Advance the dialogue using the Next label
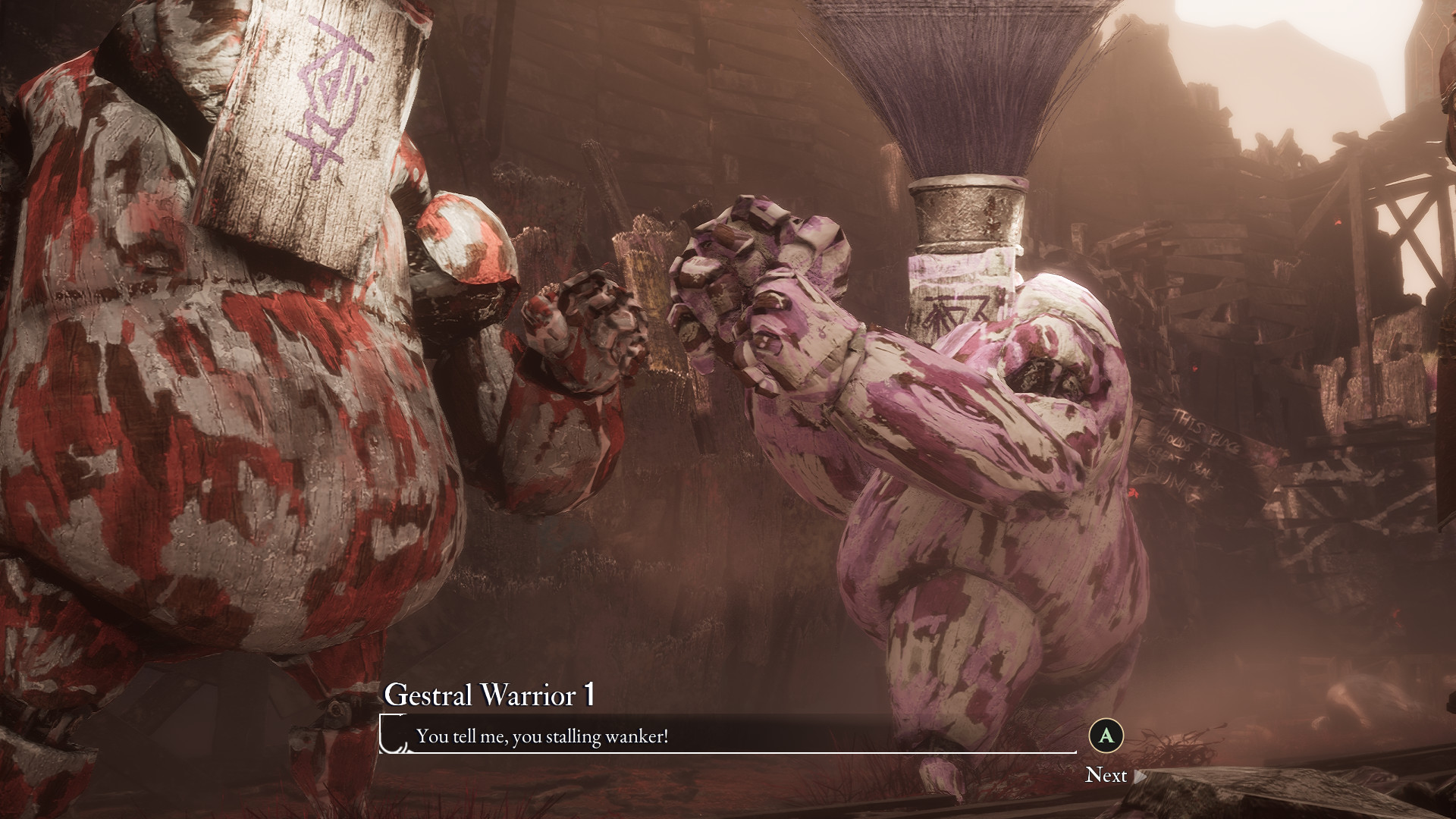Screen dimensions: 1456x819 (x=1106, y=774)
